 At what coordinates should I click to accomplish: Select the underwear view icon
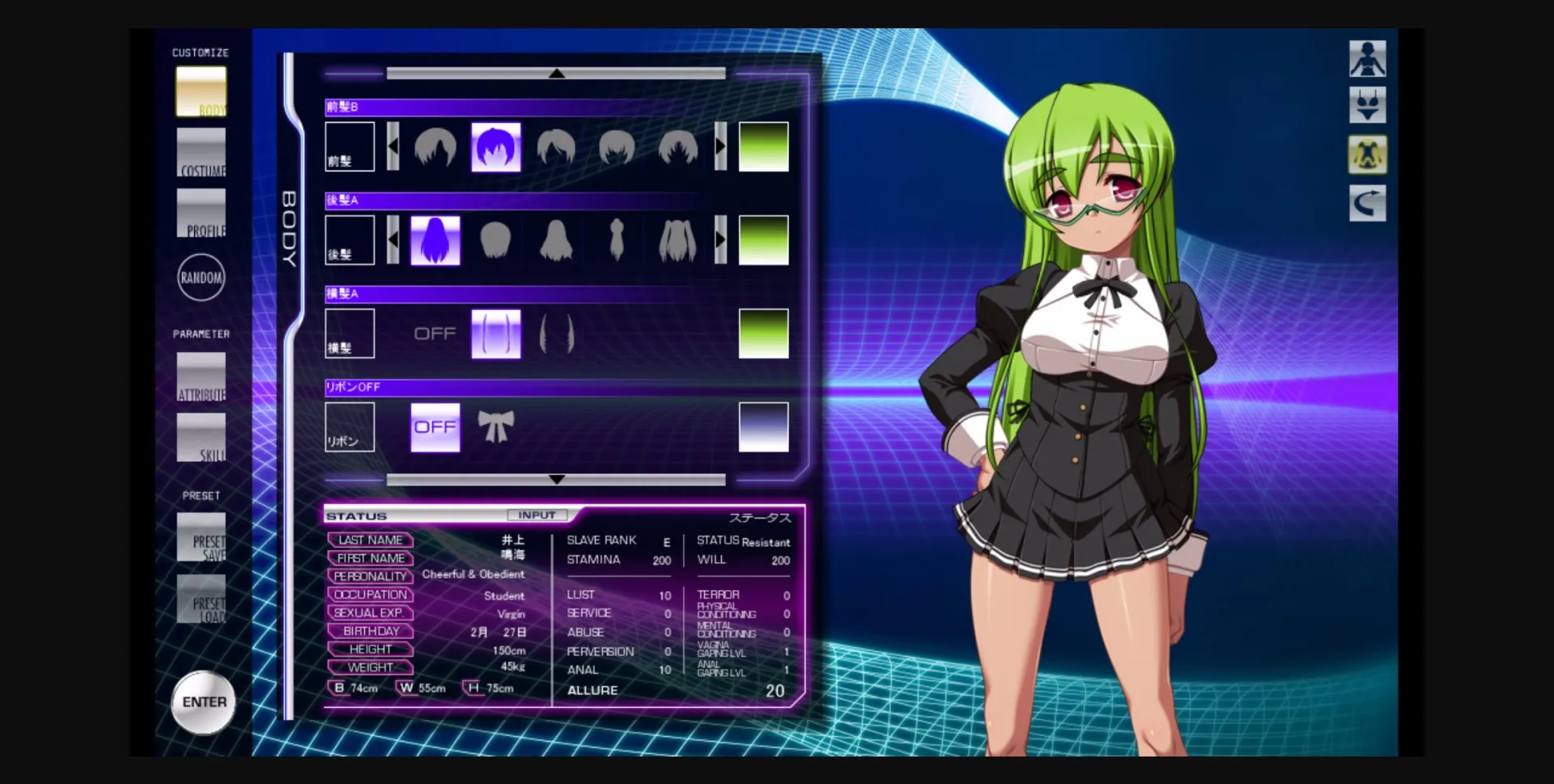[1366, 106]
